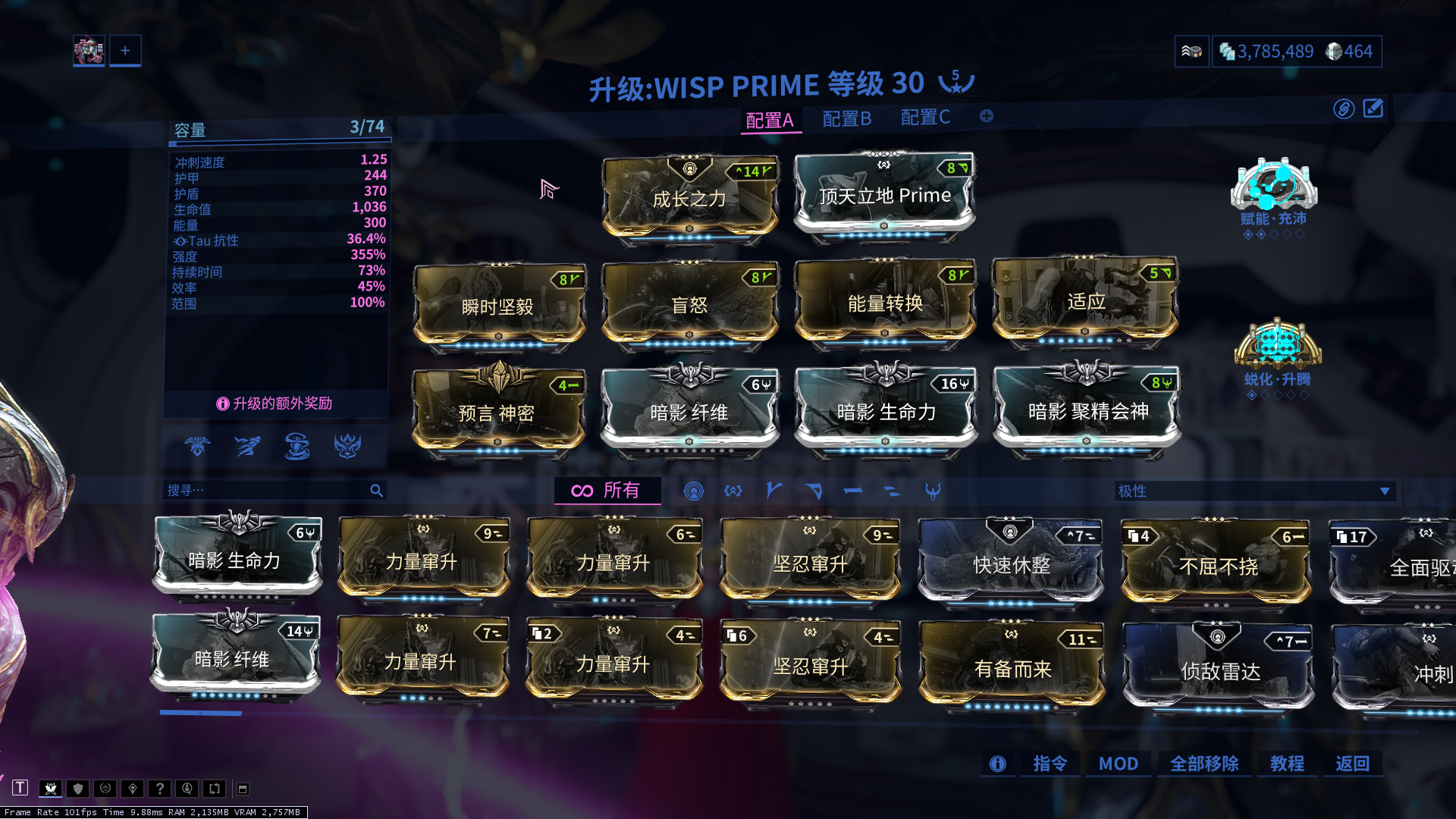This screenshot has height=819, width=1456.
Task: Show all mods with the 所有 filter
Action: (607, 491)
